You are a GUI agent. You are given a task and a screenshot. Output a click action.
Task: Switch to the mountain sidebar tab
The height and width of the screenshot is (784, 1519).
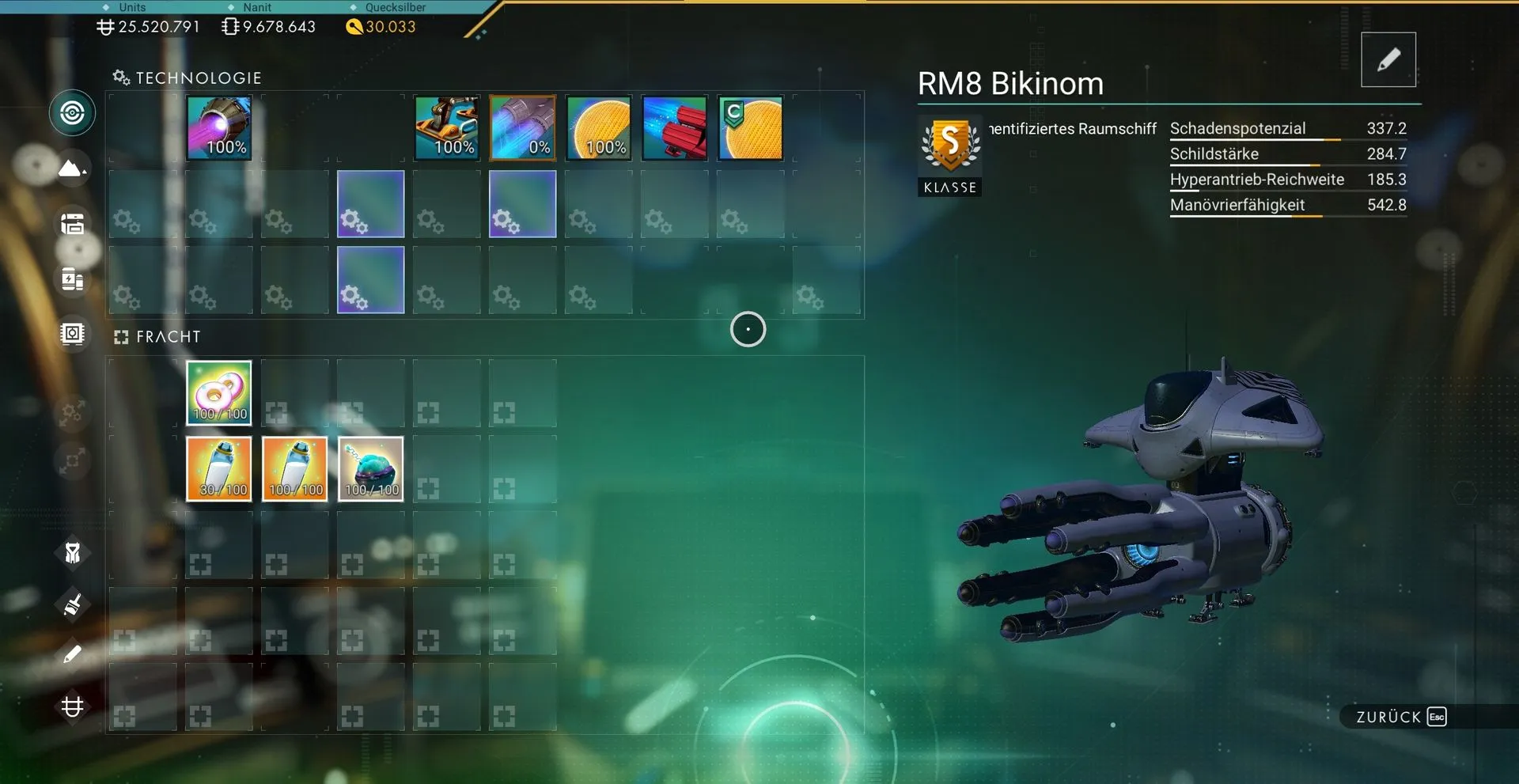[72, 169]
